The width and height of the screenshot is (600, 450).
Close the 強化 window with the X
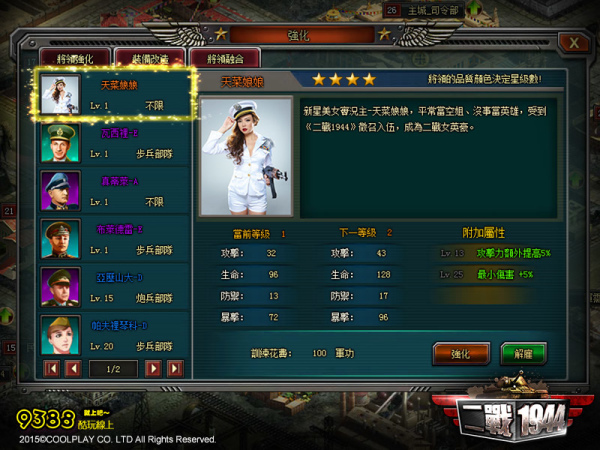tap(572, 43)
